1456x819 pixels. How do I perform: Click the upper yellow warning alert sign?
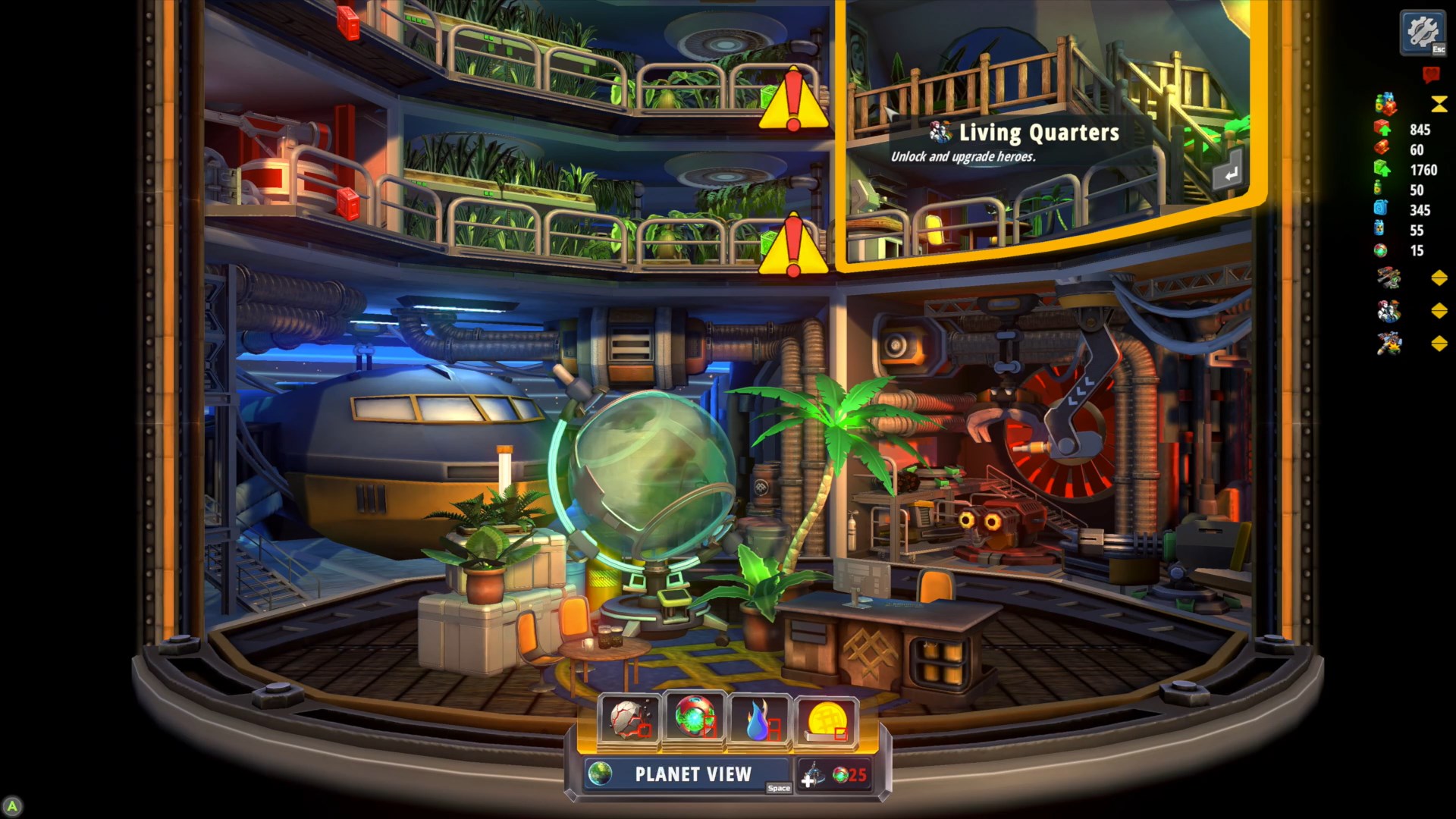tap(793, 101)
